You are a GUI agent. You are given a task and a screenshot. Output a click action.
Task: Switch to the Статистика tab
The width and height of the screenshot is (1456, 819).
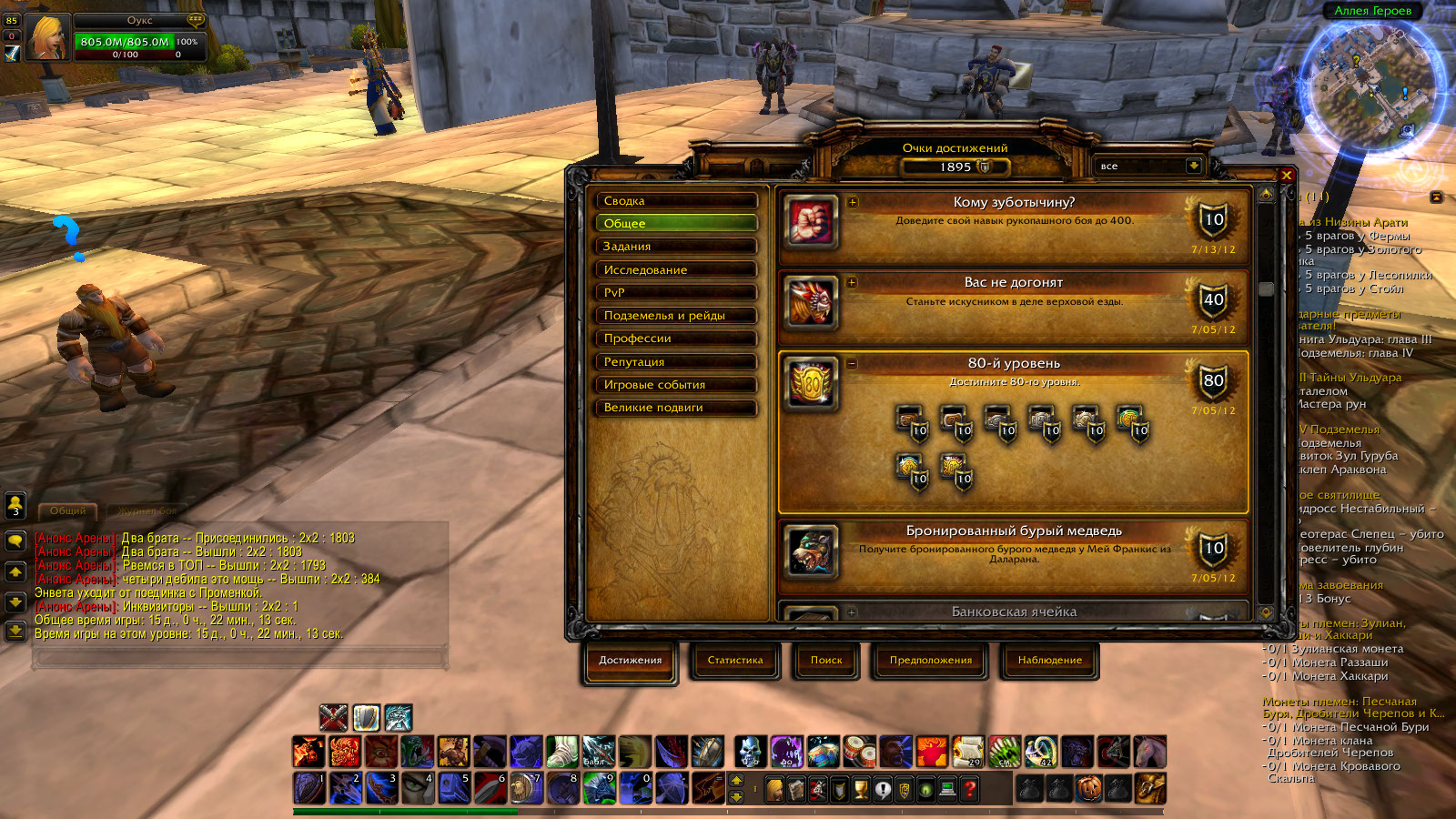pyautogui.click(x=735, y=661)
